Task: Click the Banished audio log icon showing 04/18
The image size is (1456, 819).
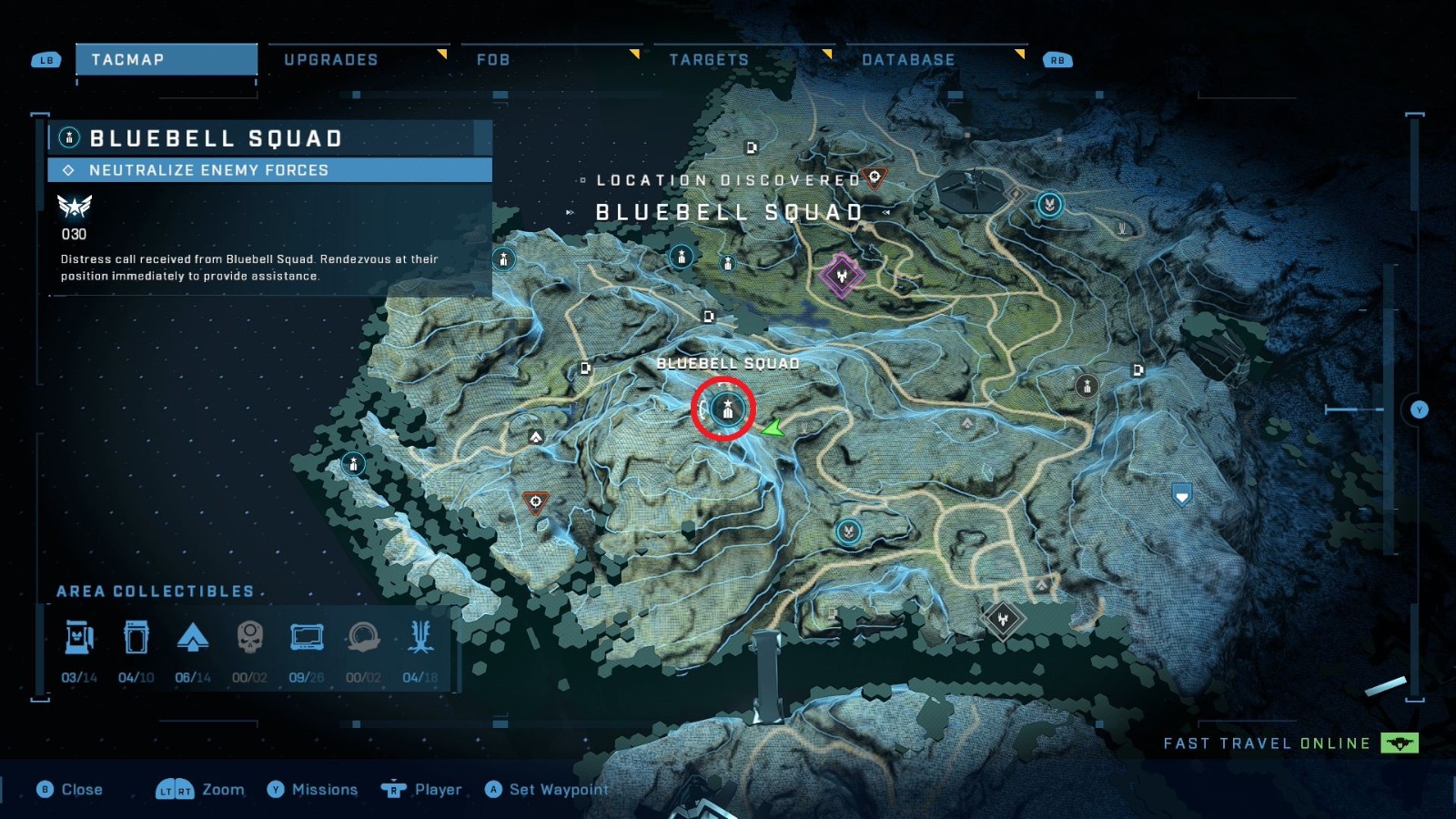Action: 420,637
